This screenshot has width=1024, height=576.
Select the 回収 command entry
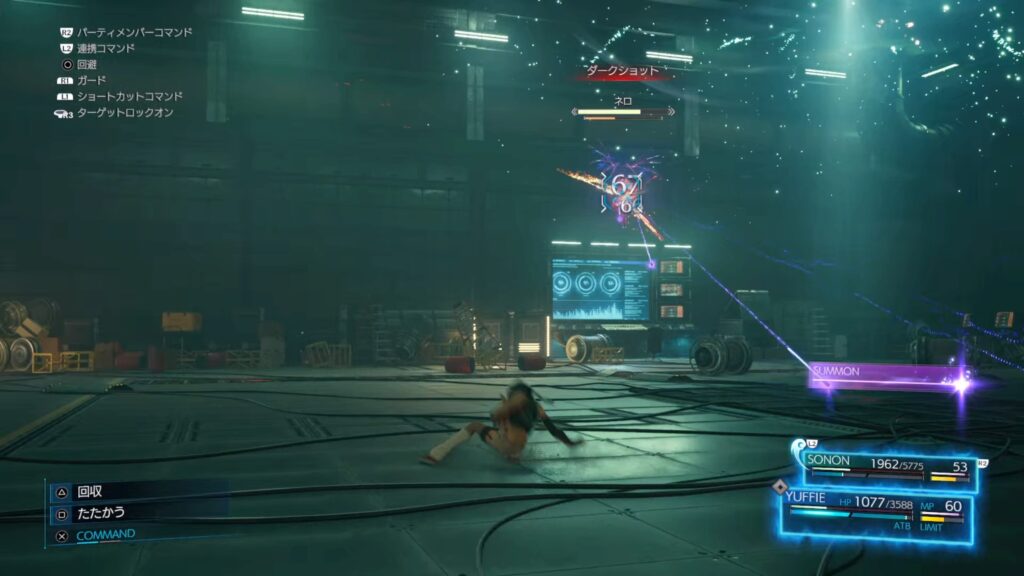[90, 491]
